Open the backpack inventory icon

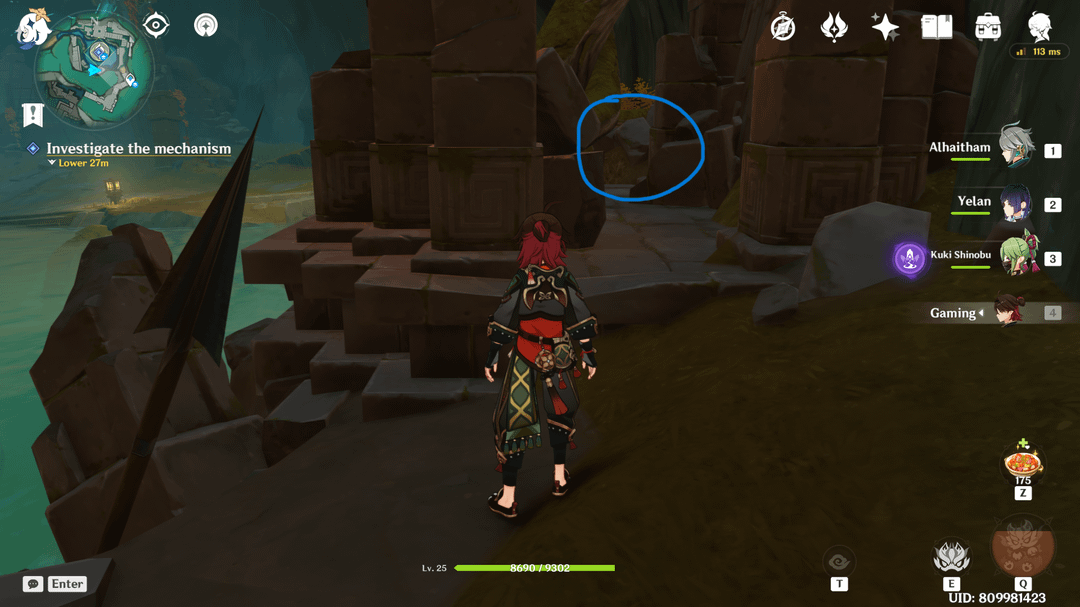pos(988,27)
